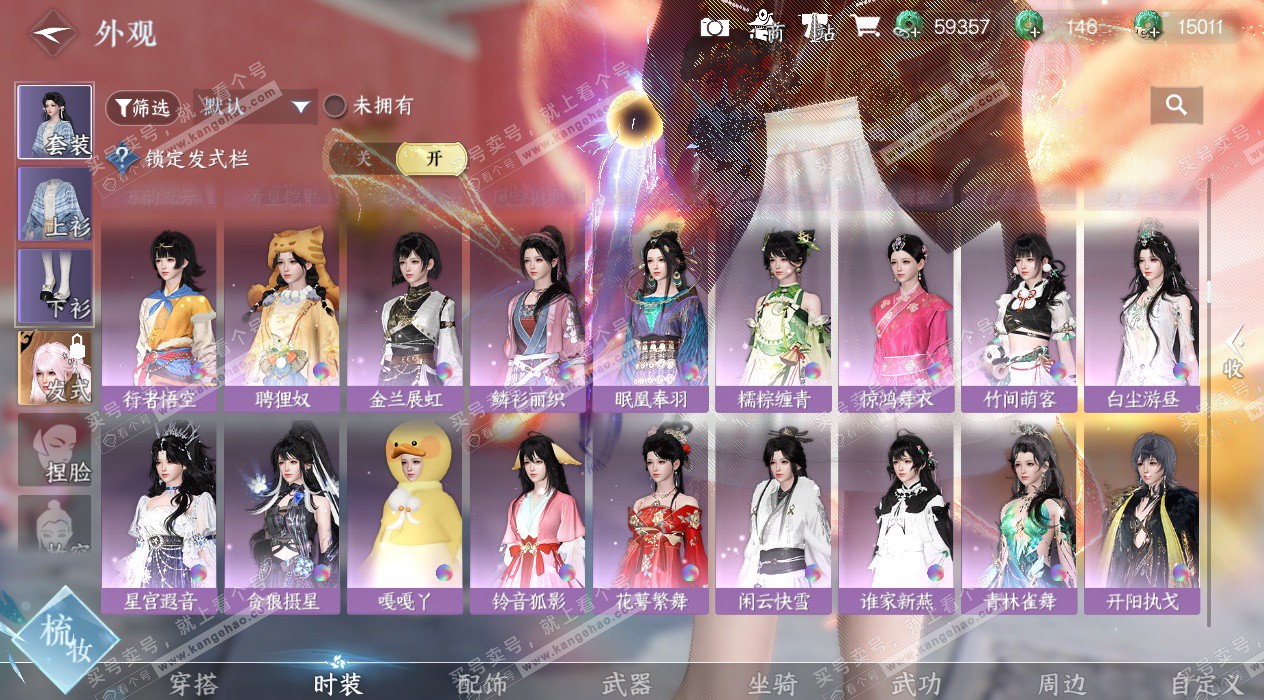This screenshot has height=700, width=1264.
Task: Choose the 嘎嘎了 yellow duck costume
Action: point(405,518)
